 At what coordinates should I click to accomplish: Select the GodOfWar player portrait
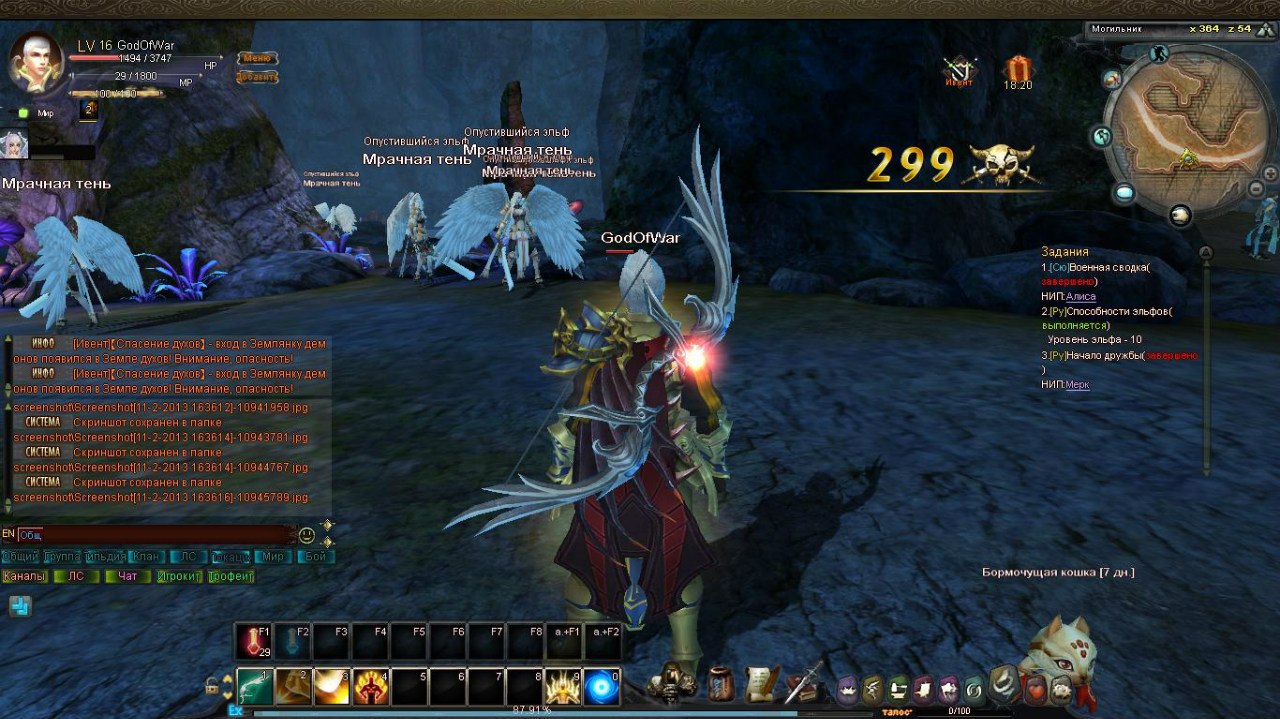coord(36,62)
